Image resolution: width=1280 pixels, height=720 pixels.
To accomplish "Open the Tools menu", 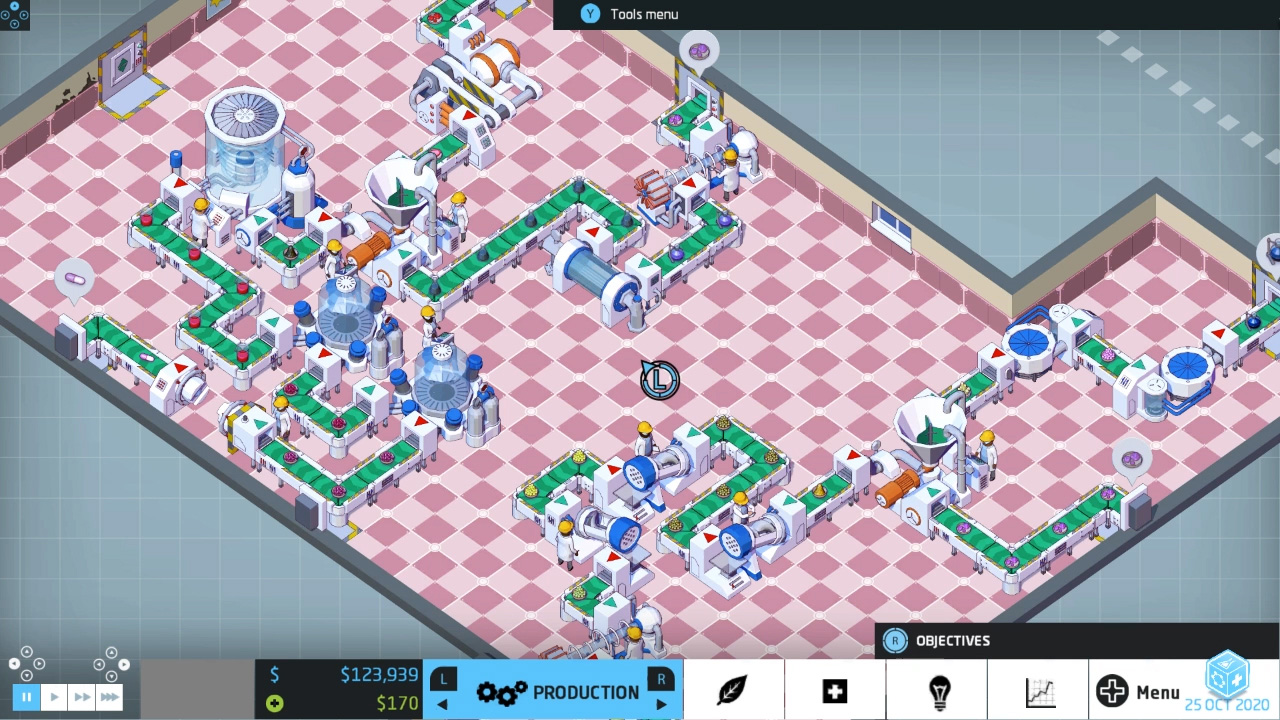I will tap(630, 13).
